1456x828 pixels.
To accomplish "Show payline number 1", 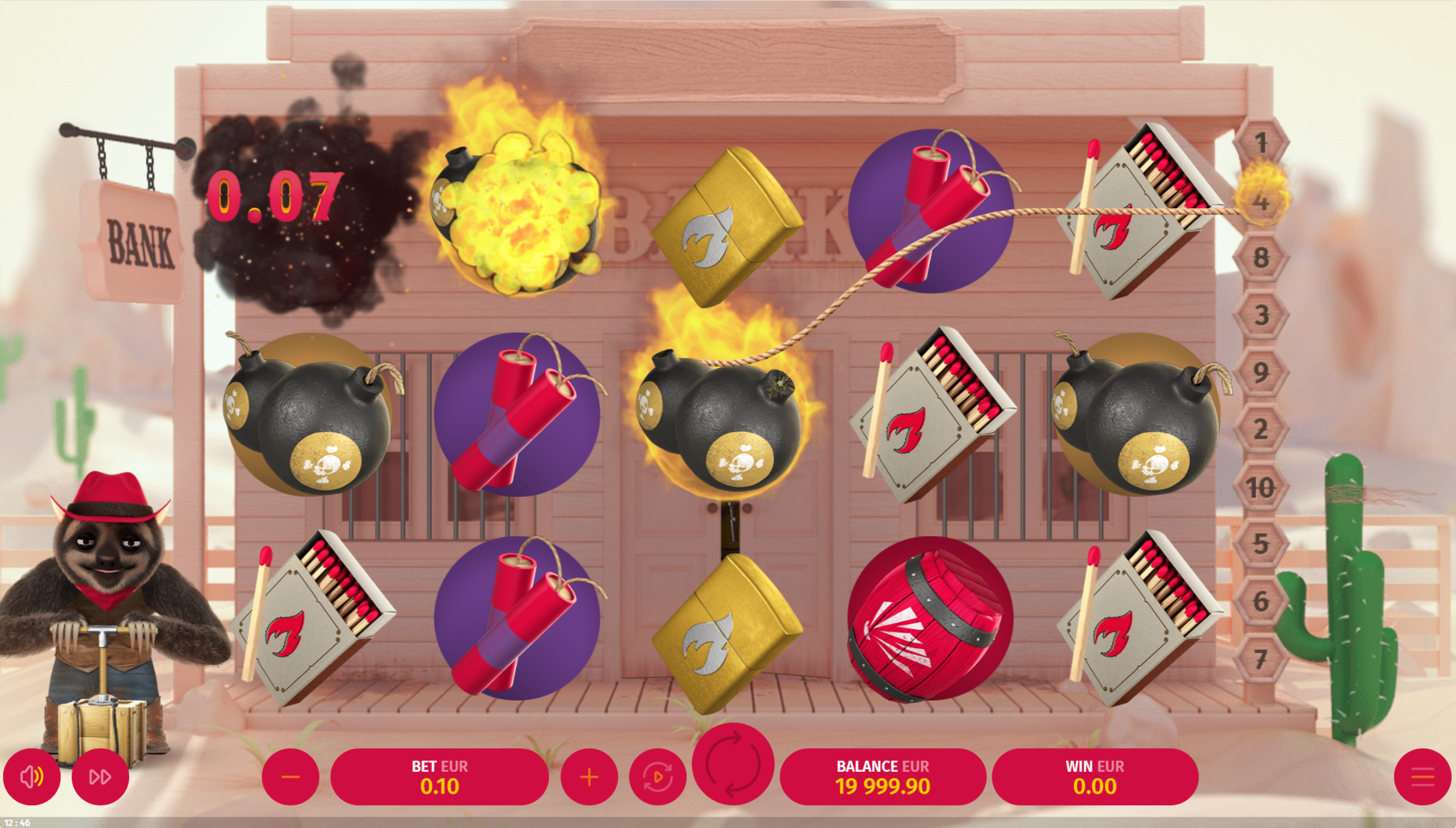I will point(1261,143).
